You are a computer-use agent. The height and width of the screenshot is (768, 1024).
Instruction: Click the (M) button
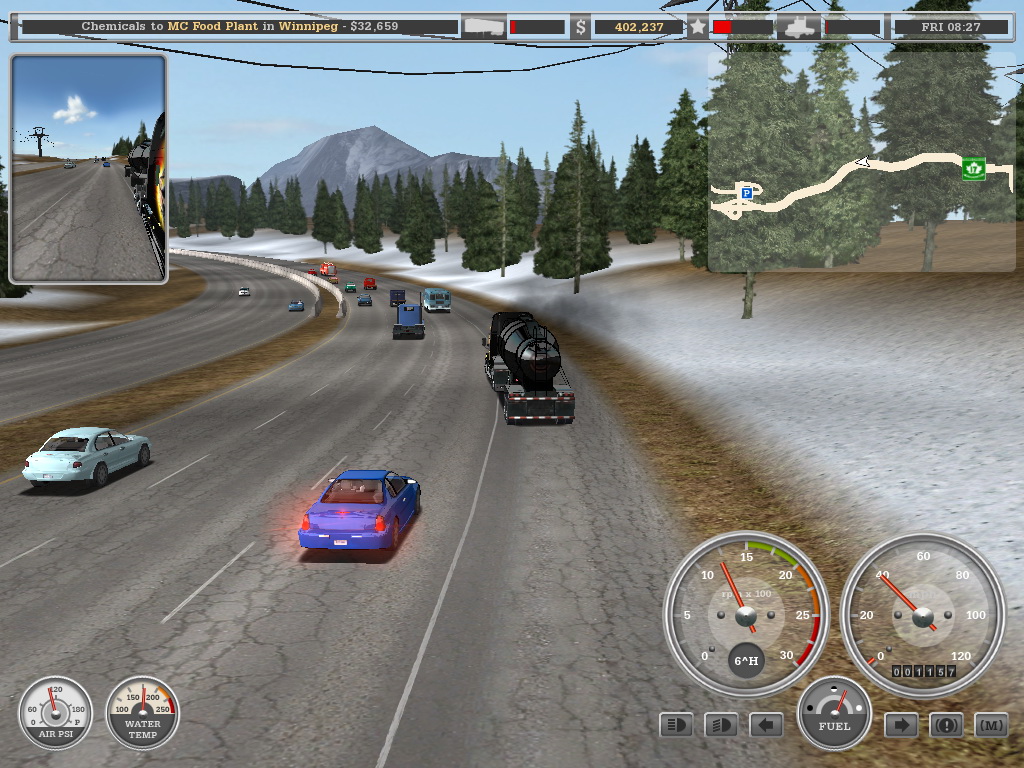[x=991, y=725]
